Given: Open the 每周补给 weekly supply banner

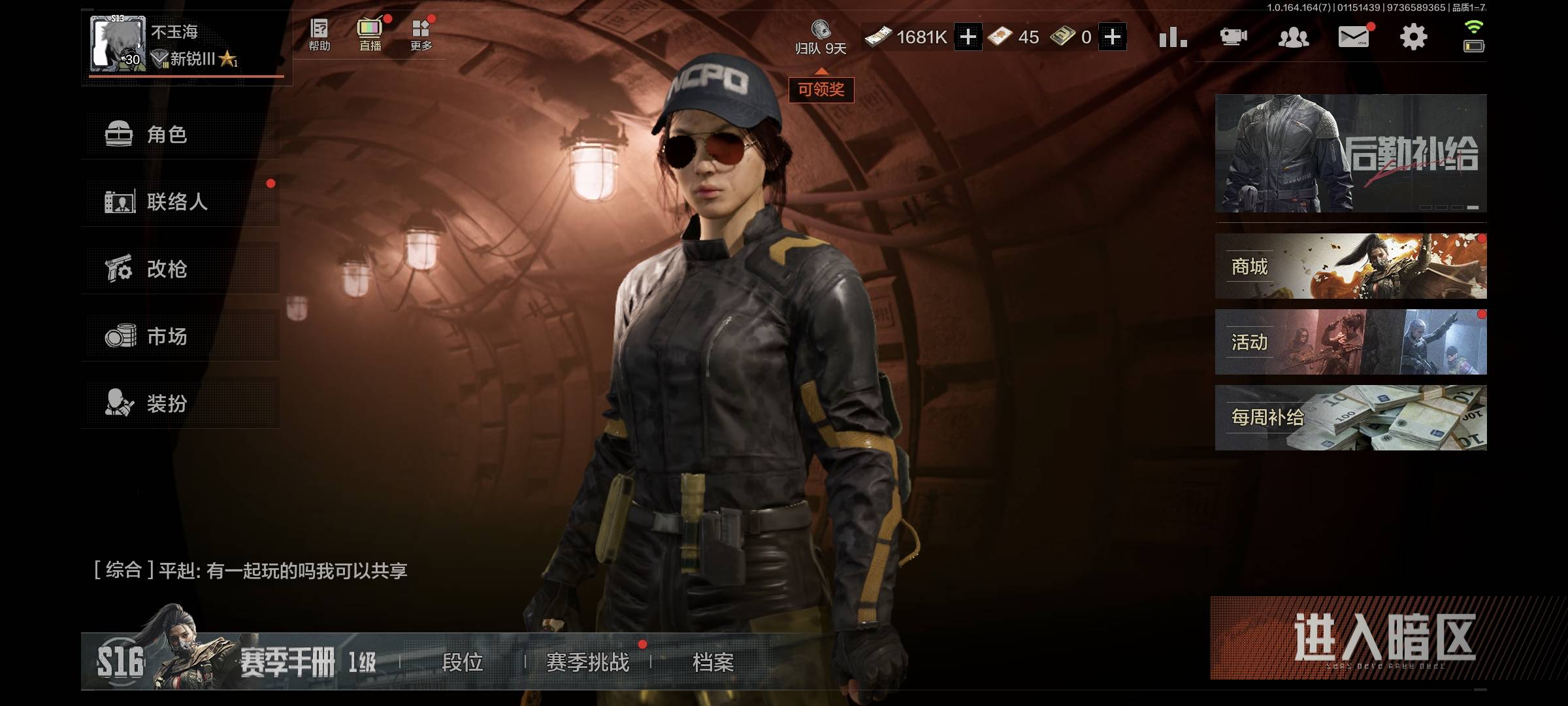Looking at the screenshot, I should [1350, 418].
